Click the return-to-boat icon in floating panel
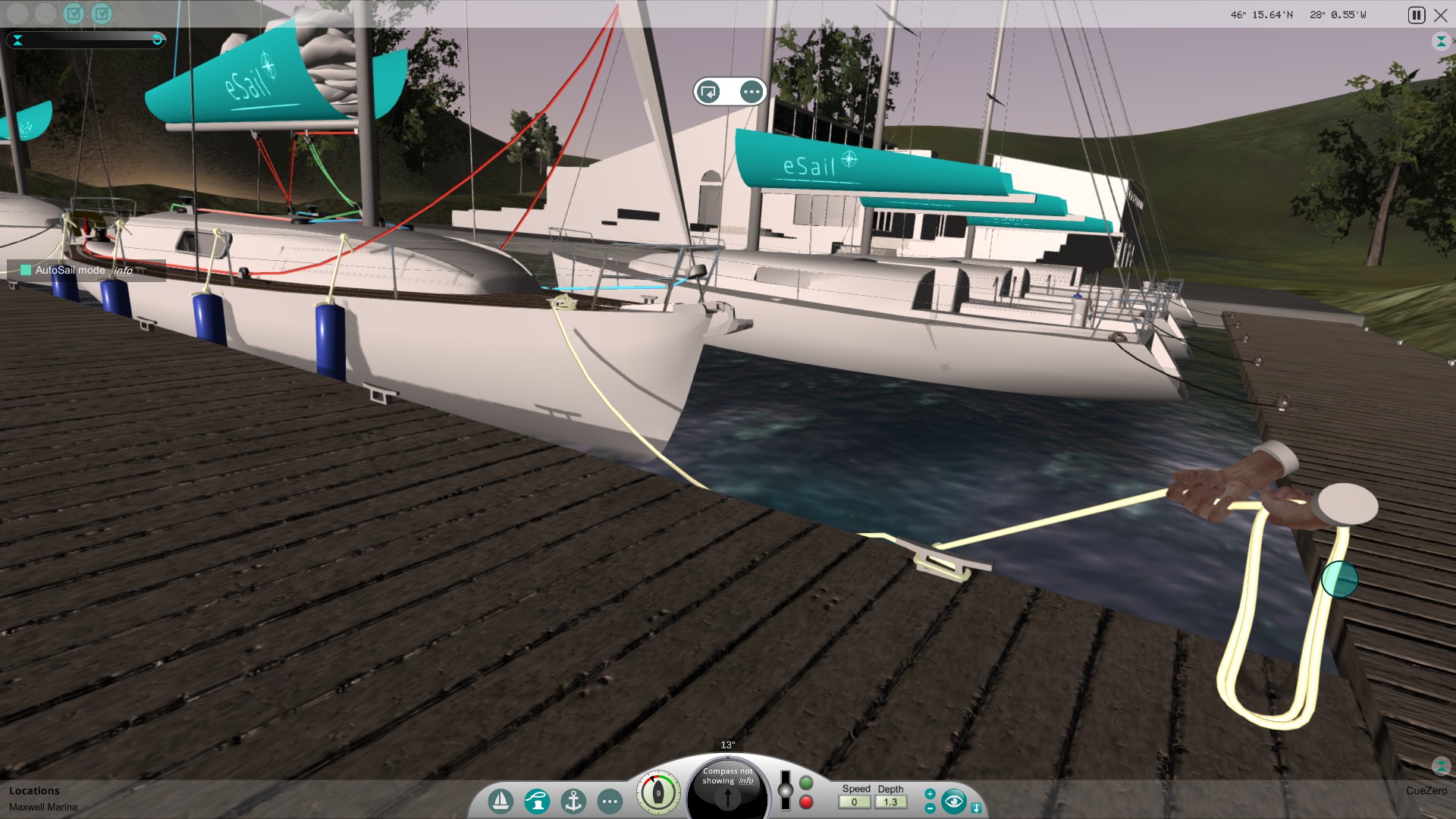Image resolution: width=1456 pixels, height=819 pixels. 708,91
